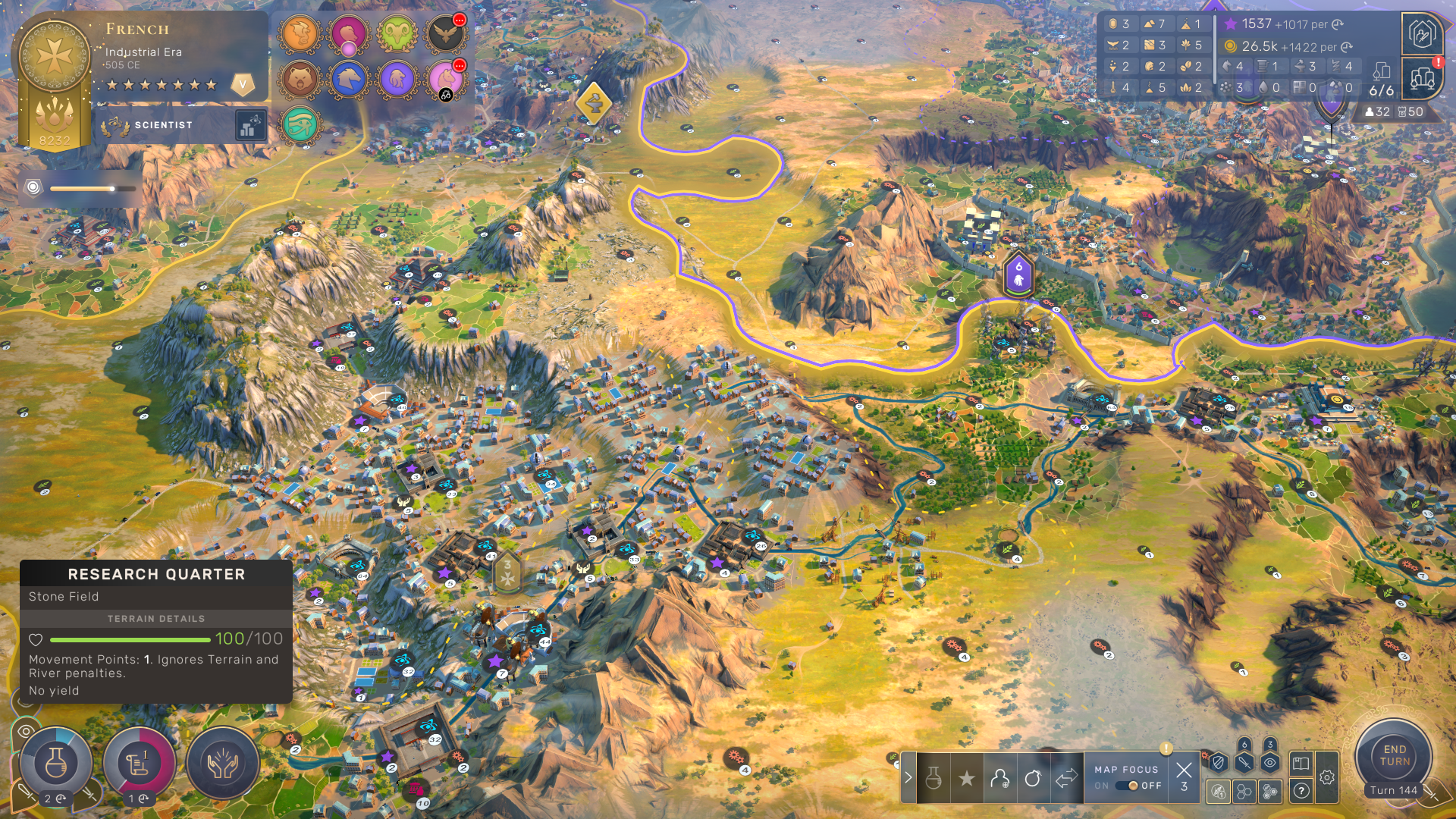Viewport: 1456px width, 819px height.
Task: Open the civics scroll circle button
Action: point(139,763)
